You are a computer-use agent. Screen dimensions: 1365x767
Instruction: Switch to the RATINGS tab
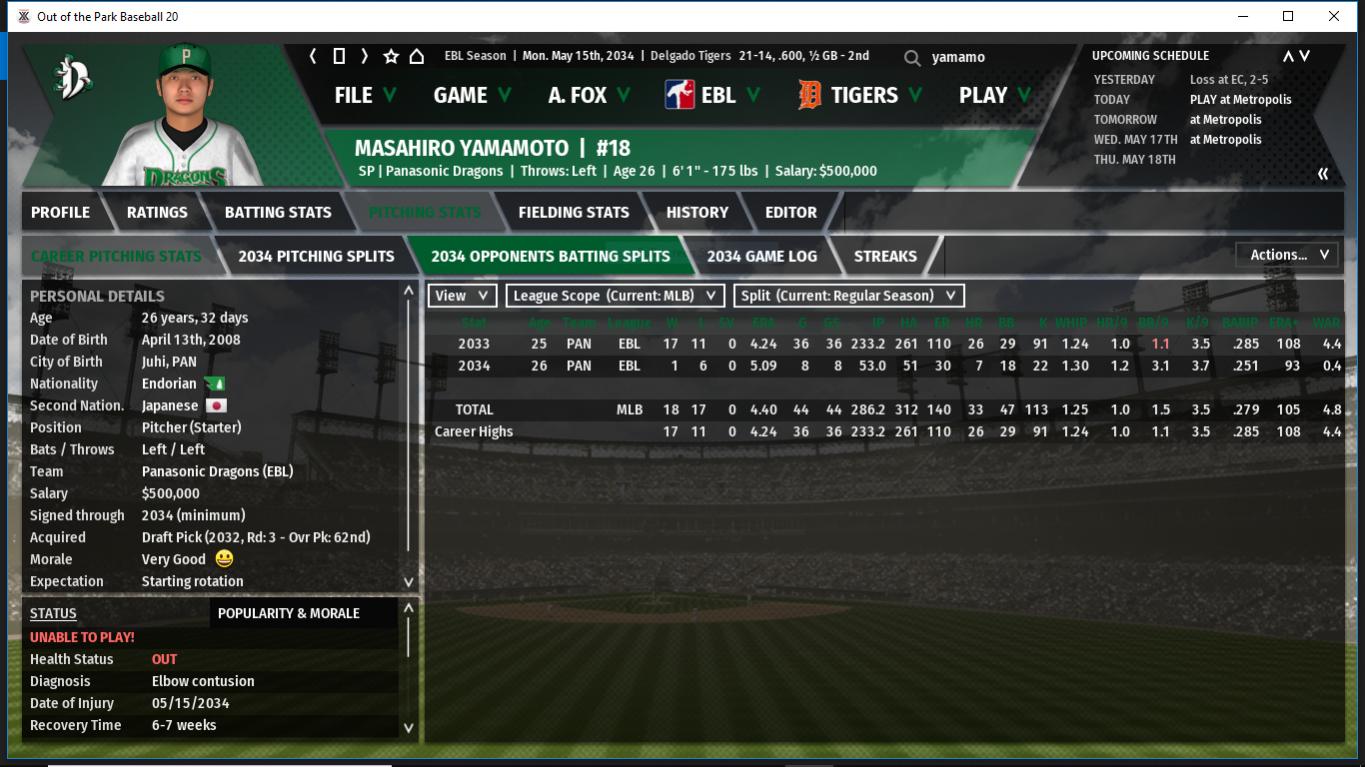click(157, 212)
